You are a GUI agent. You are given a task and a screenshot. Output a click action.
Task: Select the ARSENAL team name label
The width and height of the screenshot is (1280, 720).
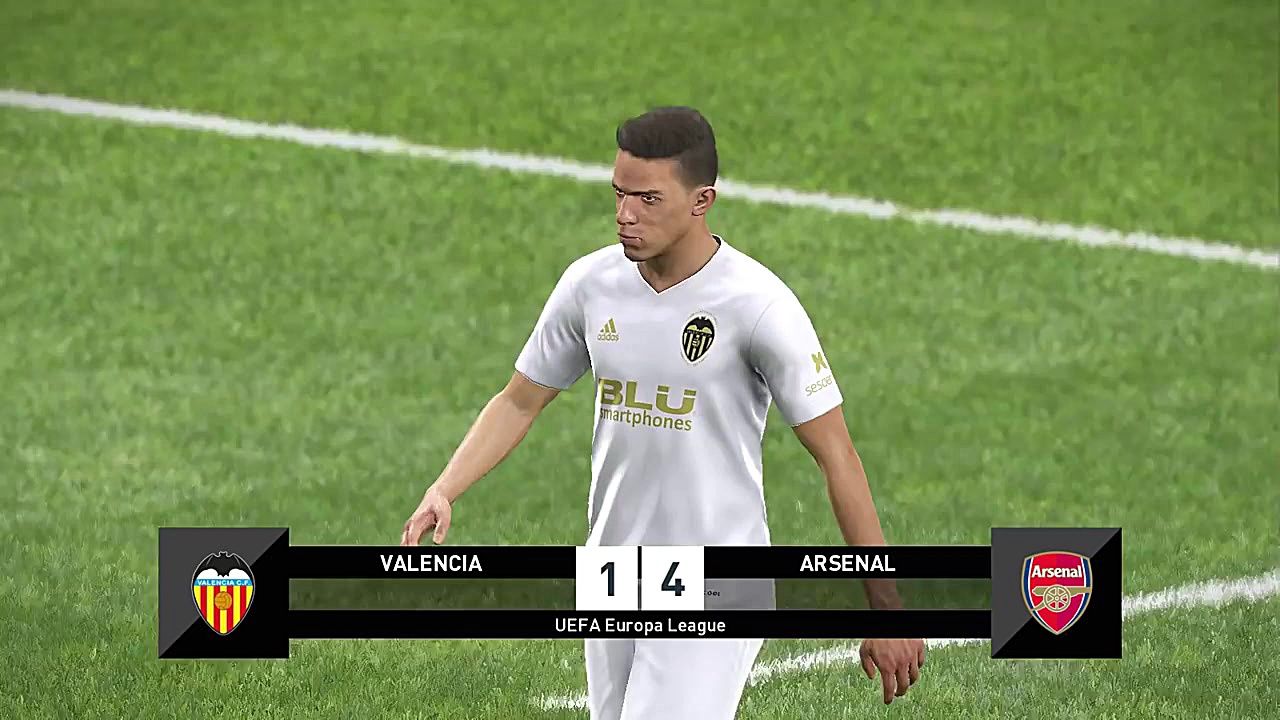[x=847, y=564]
